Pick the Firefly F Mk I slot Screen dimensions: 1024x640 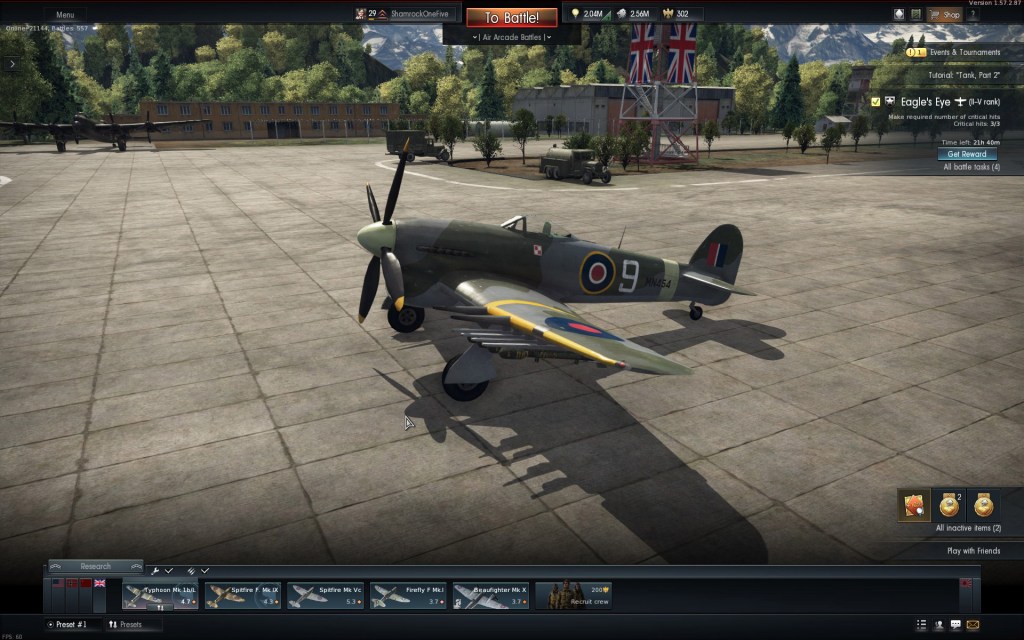click(409, 595)
